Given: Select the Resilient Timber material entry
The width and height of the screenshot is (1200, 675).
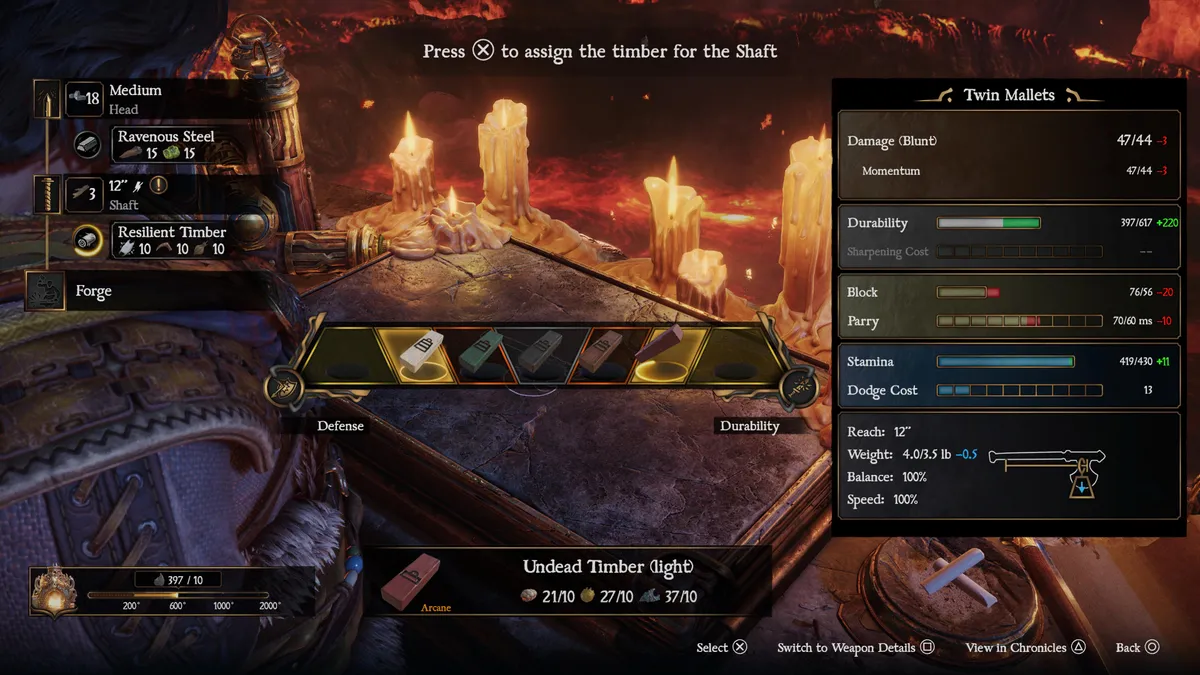Looking at the screenshot, I should click(x=171, y=240).
